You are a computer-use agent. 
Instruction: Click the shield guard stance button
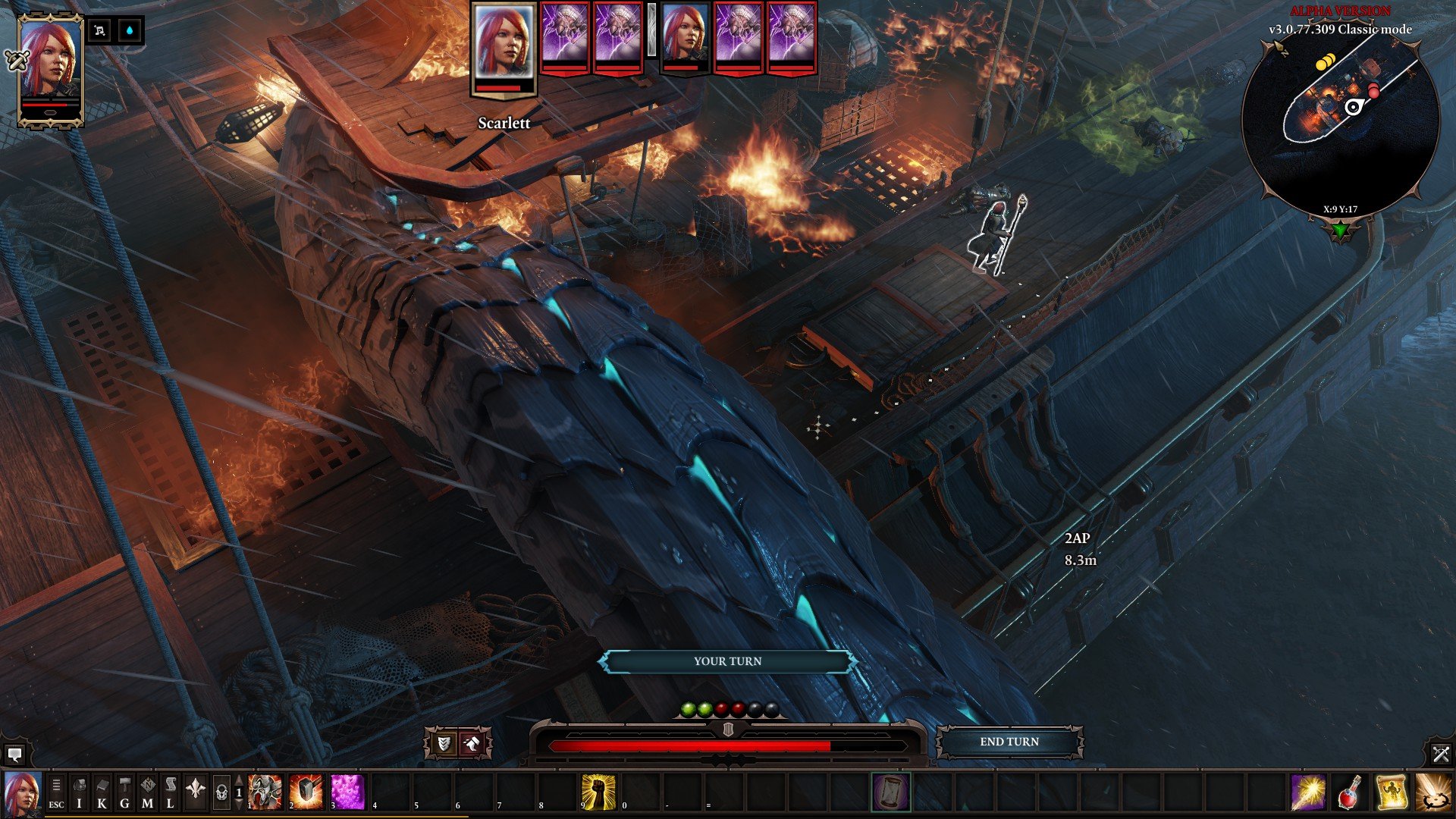[x=444, y=743]
